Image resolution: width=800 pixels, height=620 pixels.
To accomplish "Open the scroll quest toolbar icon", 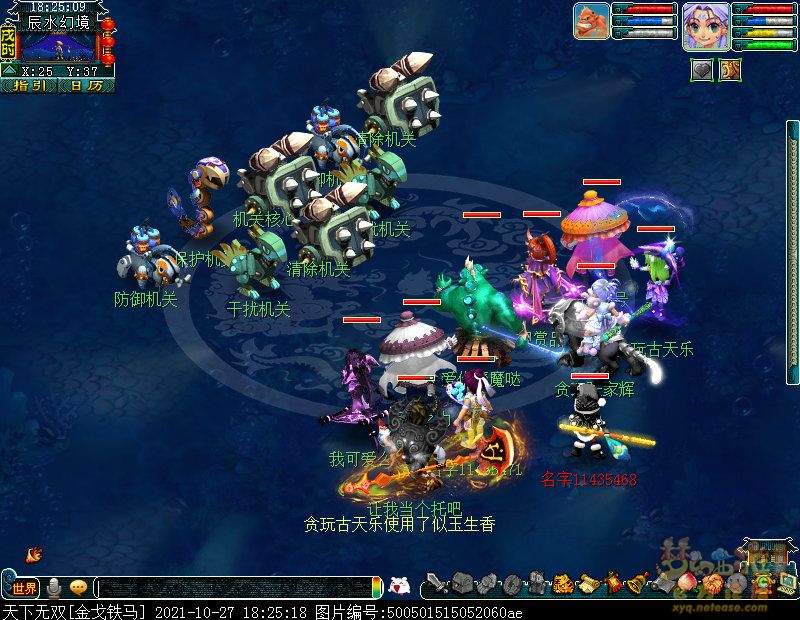I will click(x=588, y=583).
